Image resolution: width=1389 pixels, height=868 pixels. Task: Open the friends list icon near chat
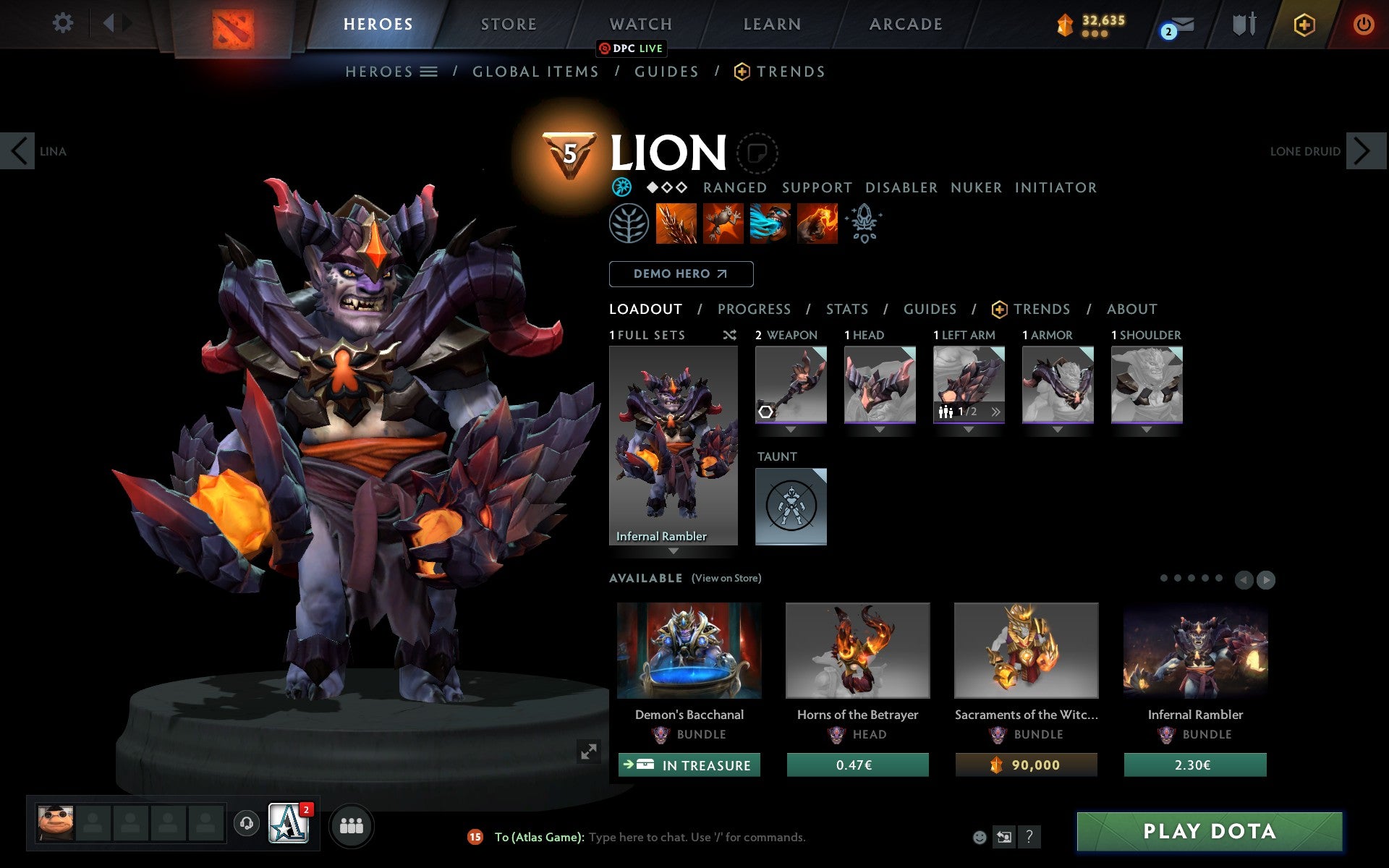(352, 824)
